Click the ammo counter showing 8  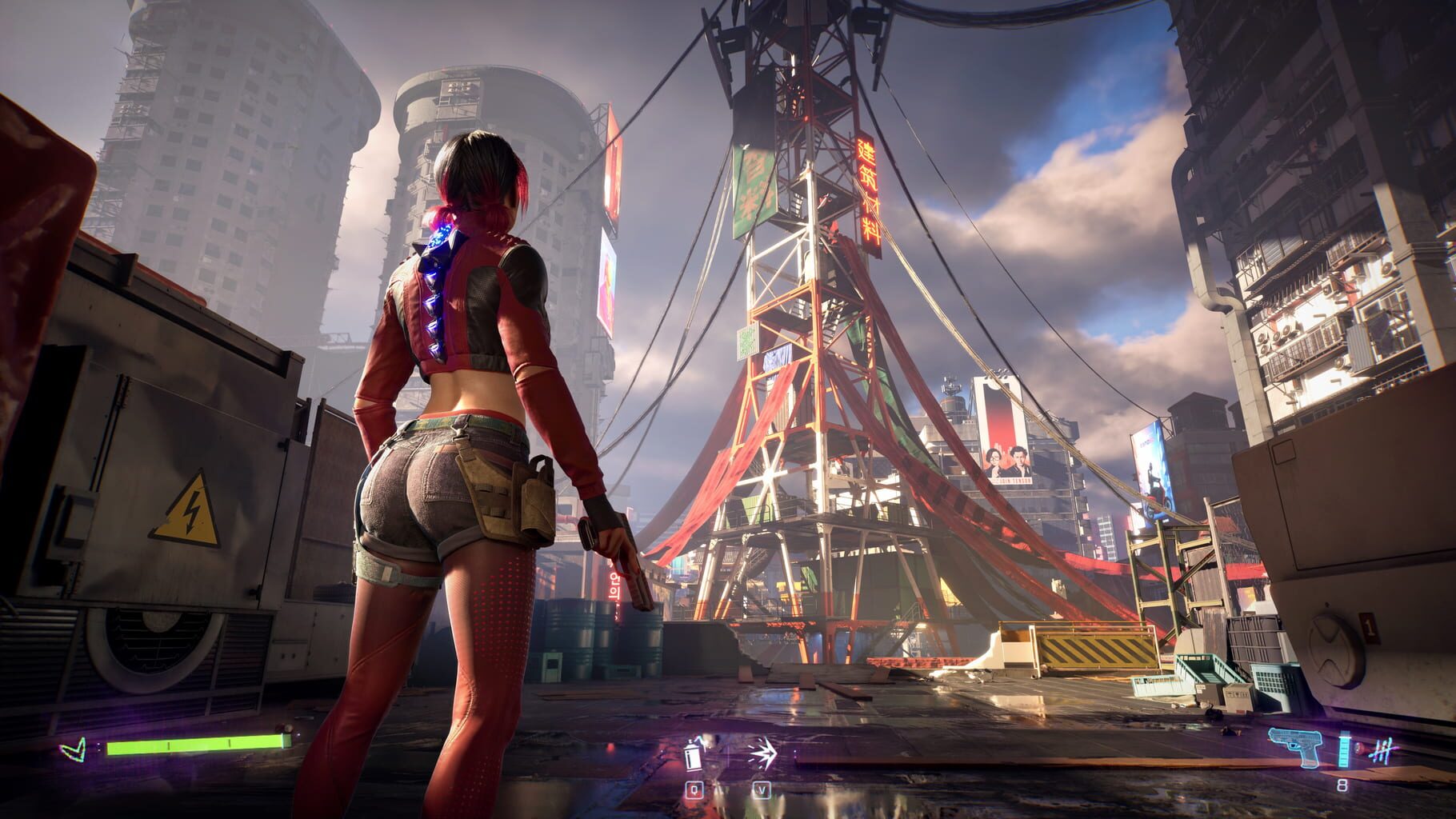[1342, 786]
